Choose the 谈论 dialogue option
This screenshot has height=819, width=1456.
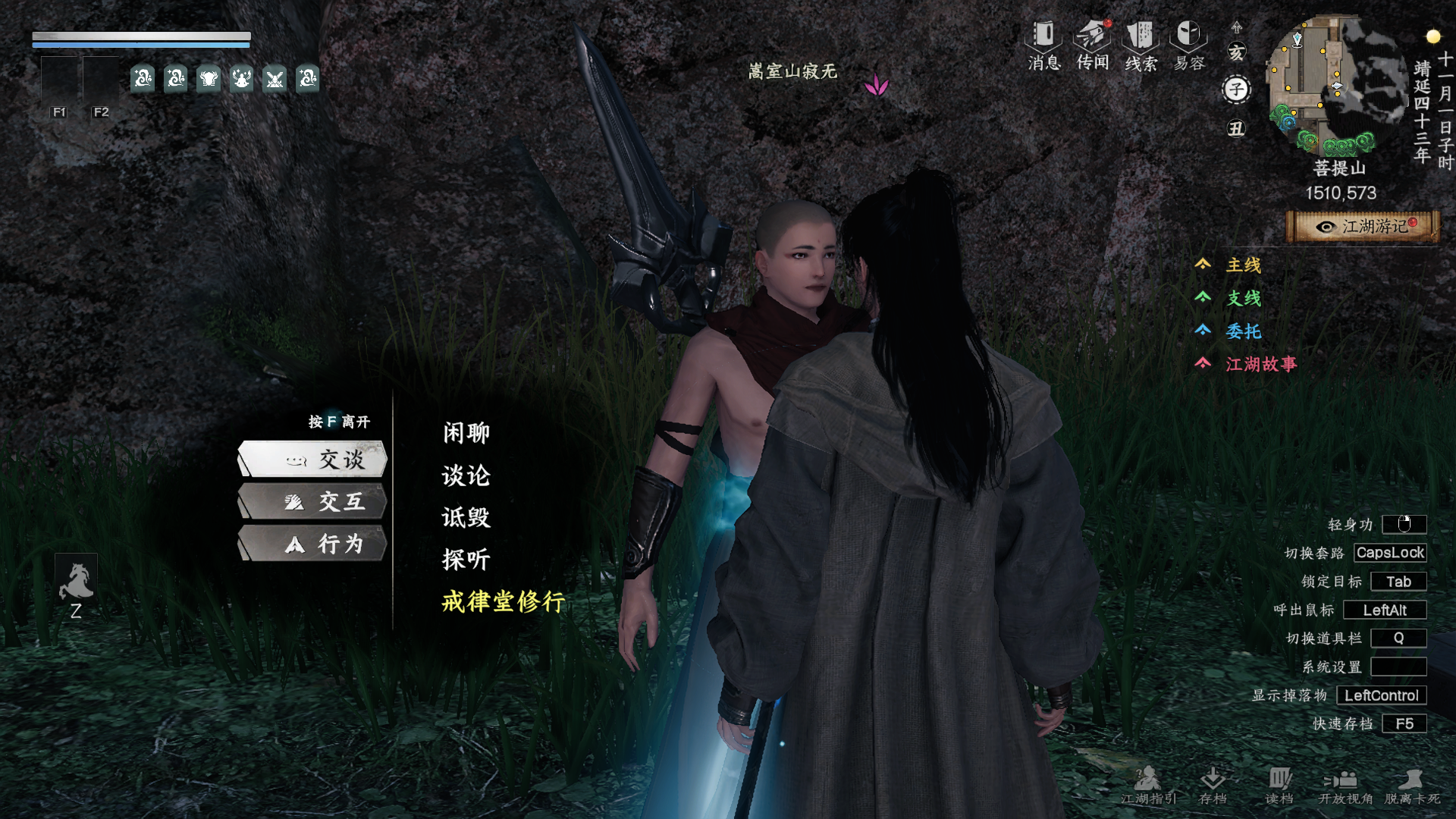pyautogui.click(x=466, y=475)
